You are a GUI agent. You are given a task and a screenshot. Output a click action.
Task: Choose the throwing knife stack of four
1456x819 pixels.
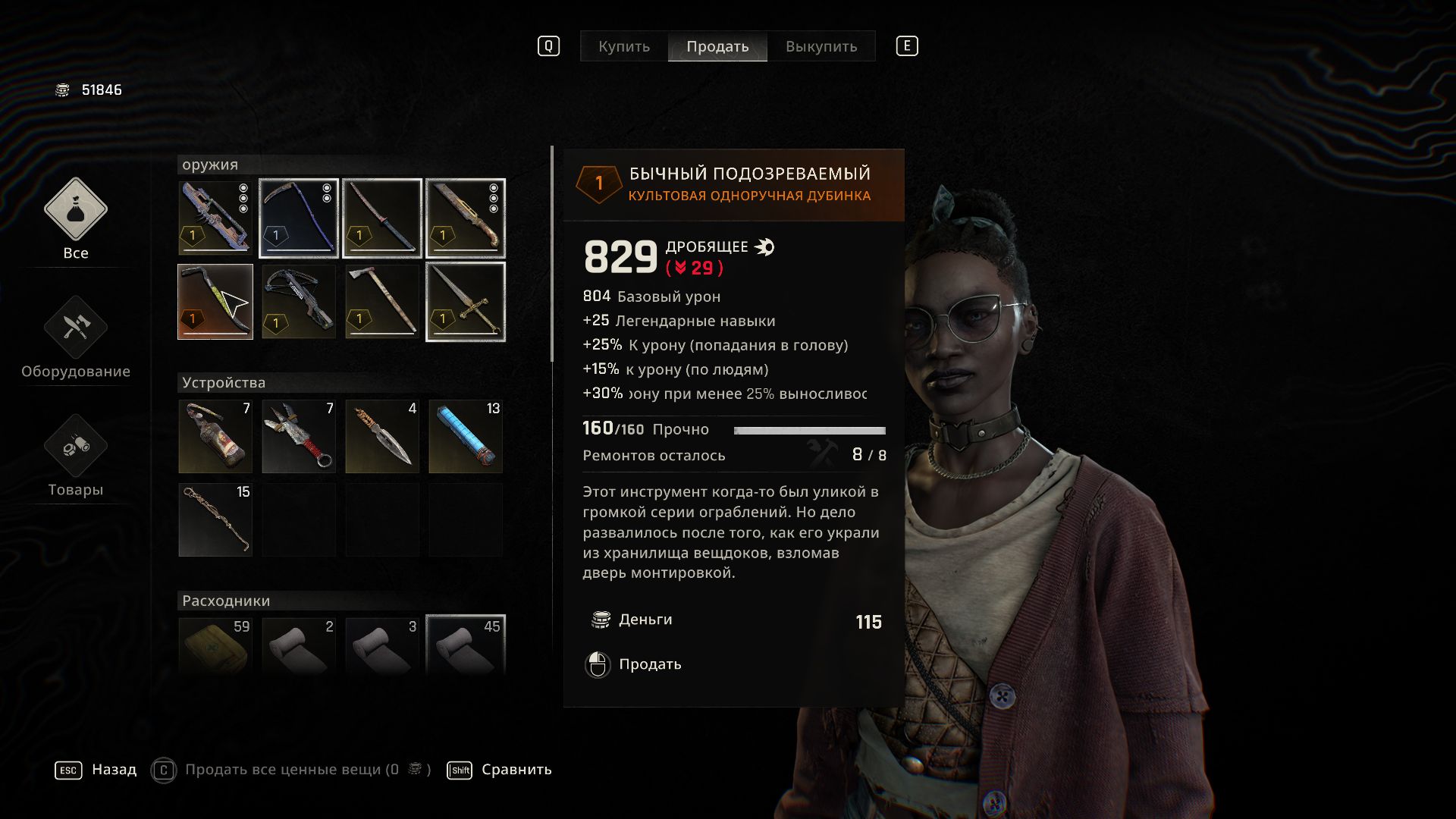click(x=382, y=437)
